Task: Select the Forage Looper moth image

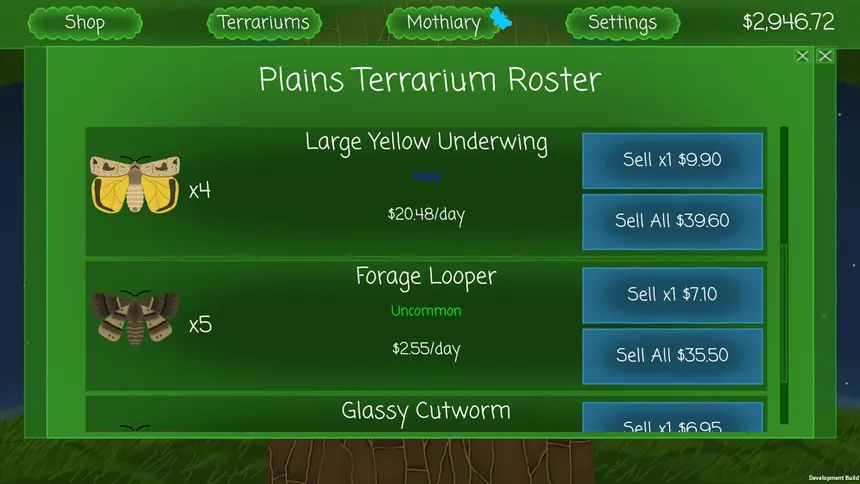Action: click(x=134, y=318)
